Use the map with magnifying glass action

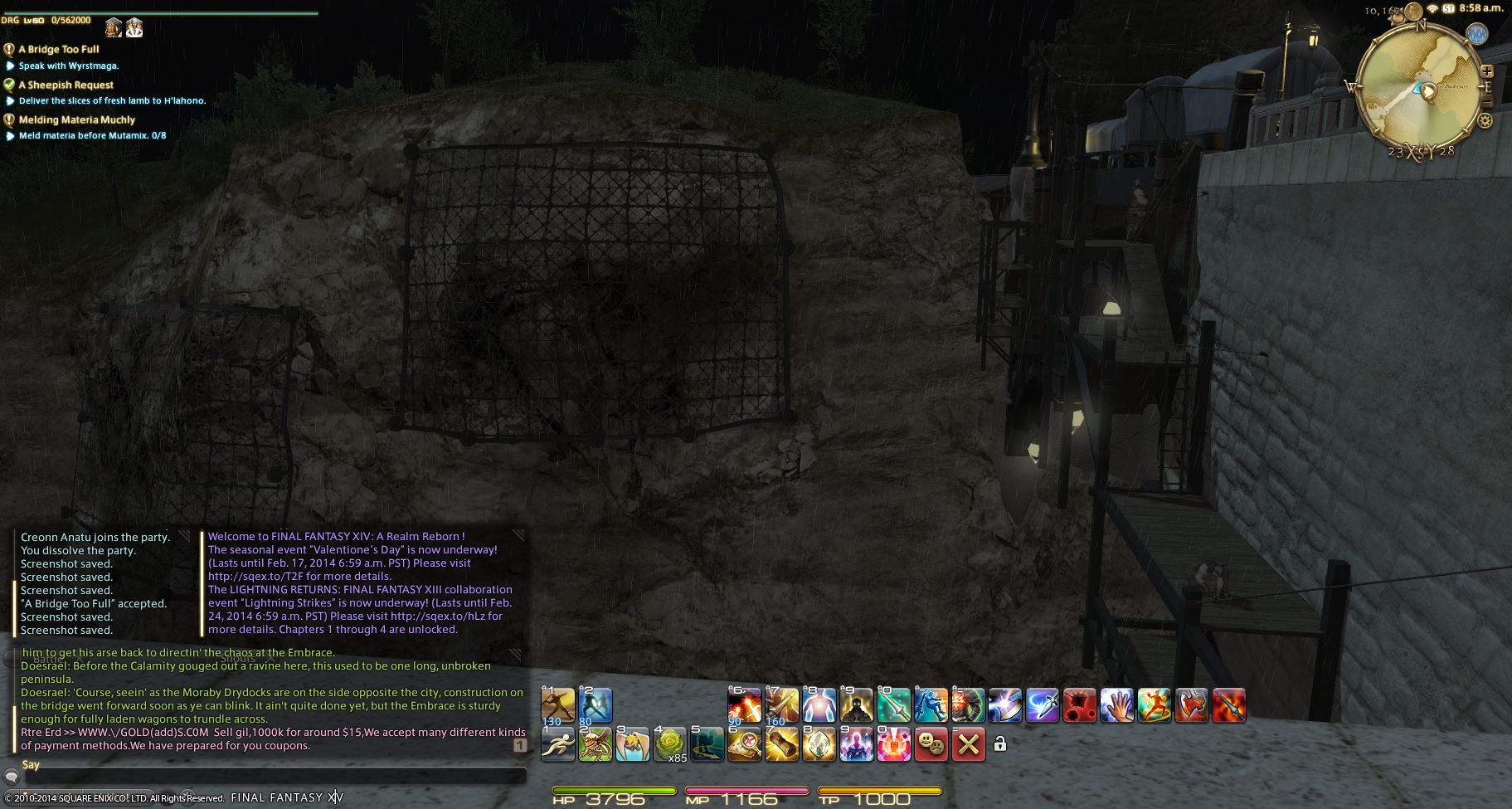coord(744,744)
